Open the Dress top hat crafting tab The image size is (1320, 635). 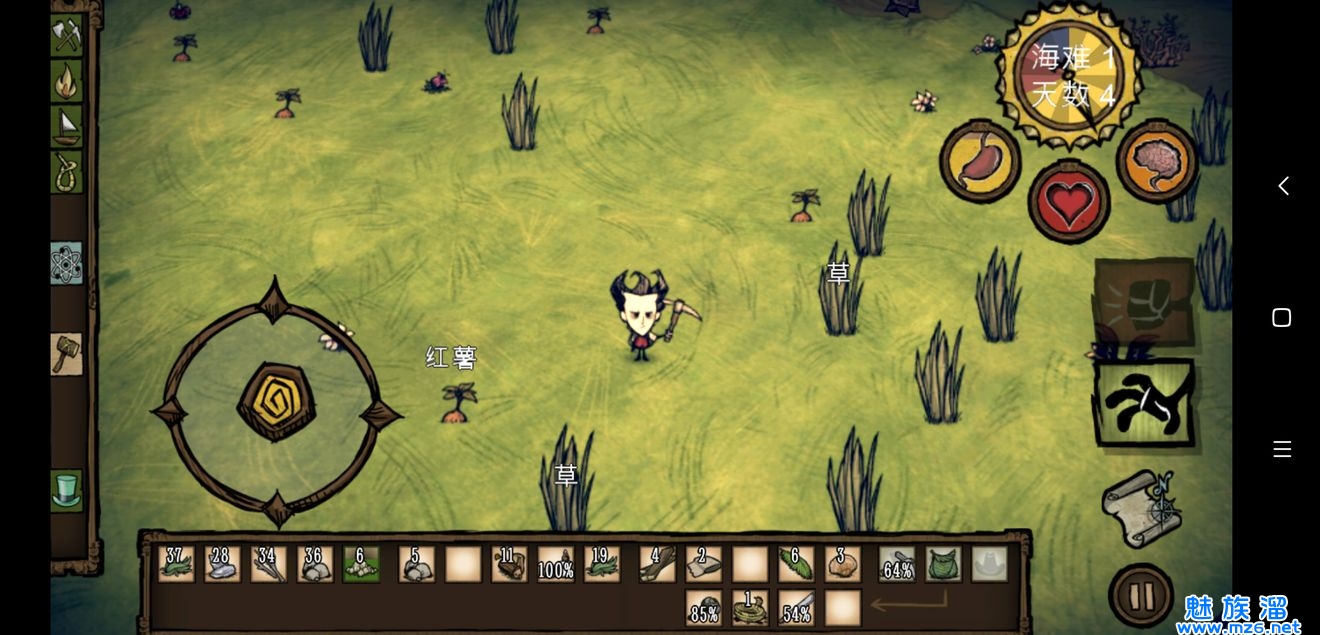[67, 490]
